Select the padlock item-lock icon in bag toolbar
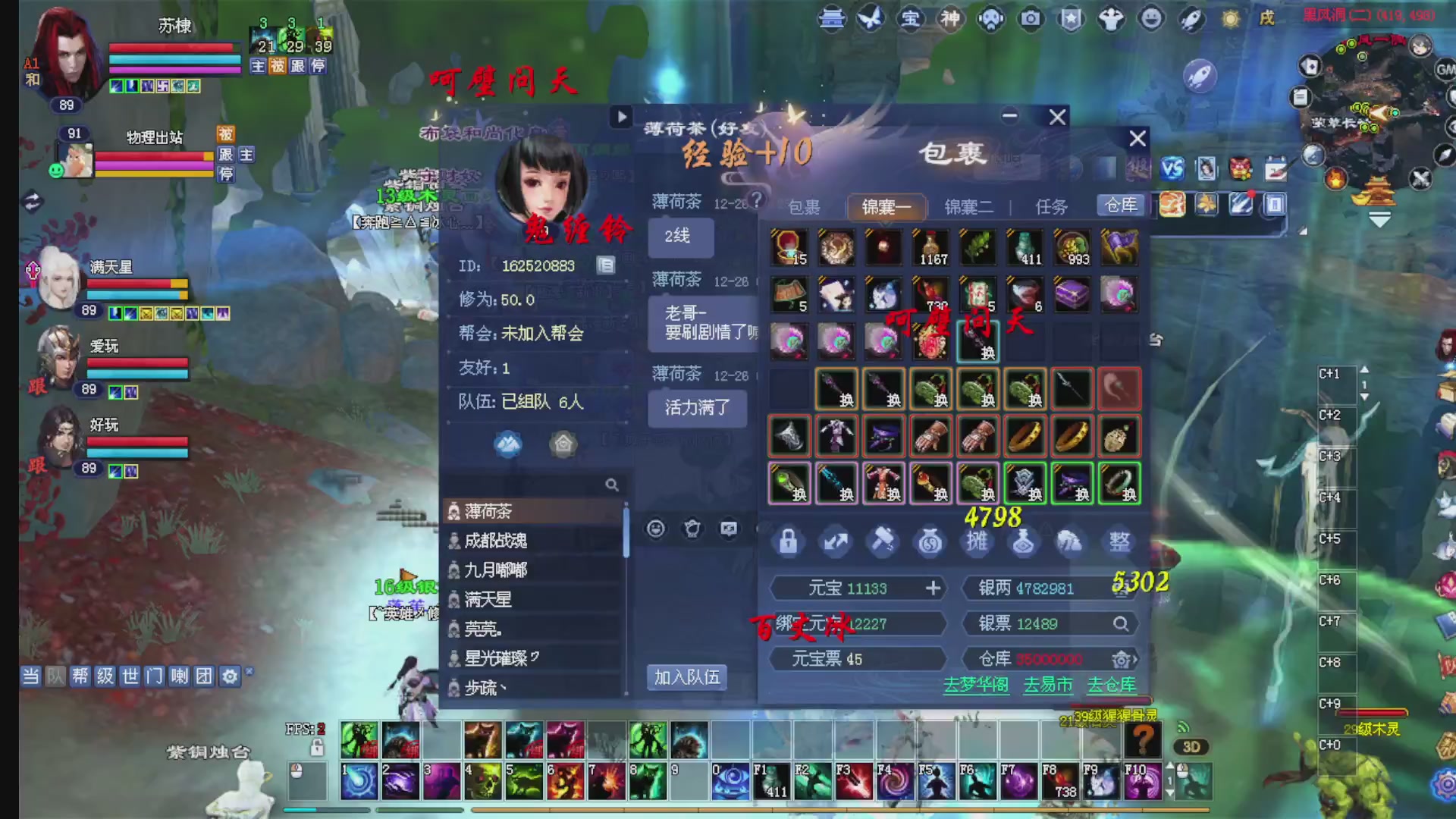Screen dimensions: 1456x819 tap(789, 541)
